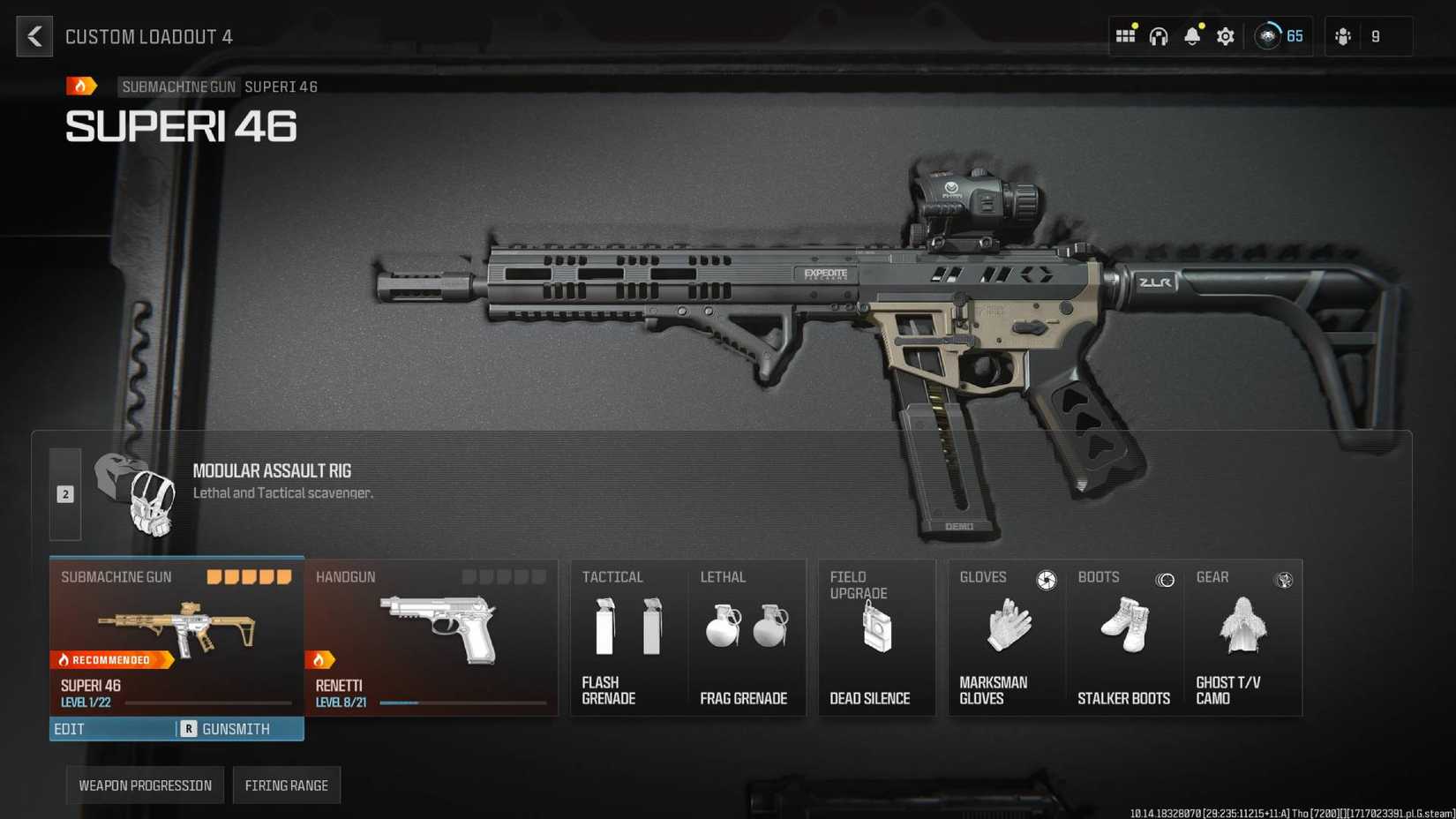1456x819 pixels.
Task: Click the player count icon showing 9
Action: point(1356,36)
